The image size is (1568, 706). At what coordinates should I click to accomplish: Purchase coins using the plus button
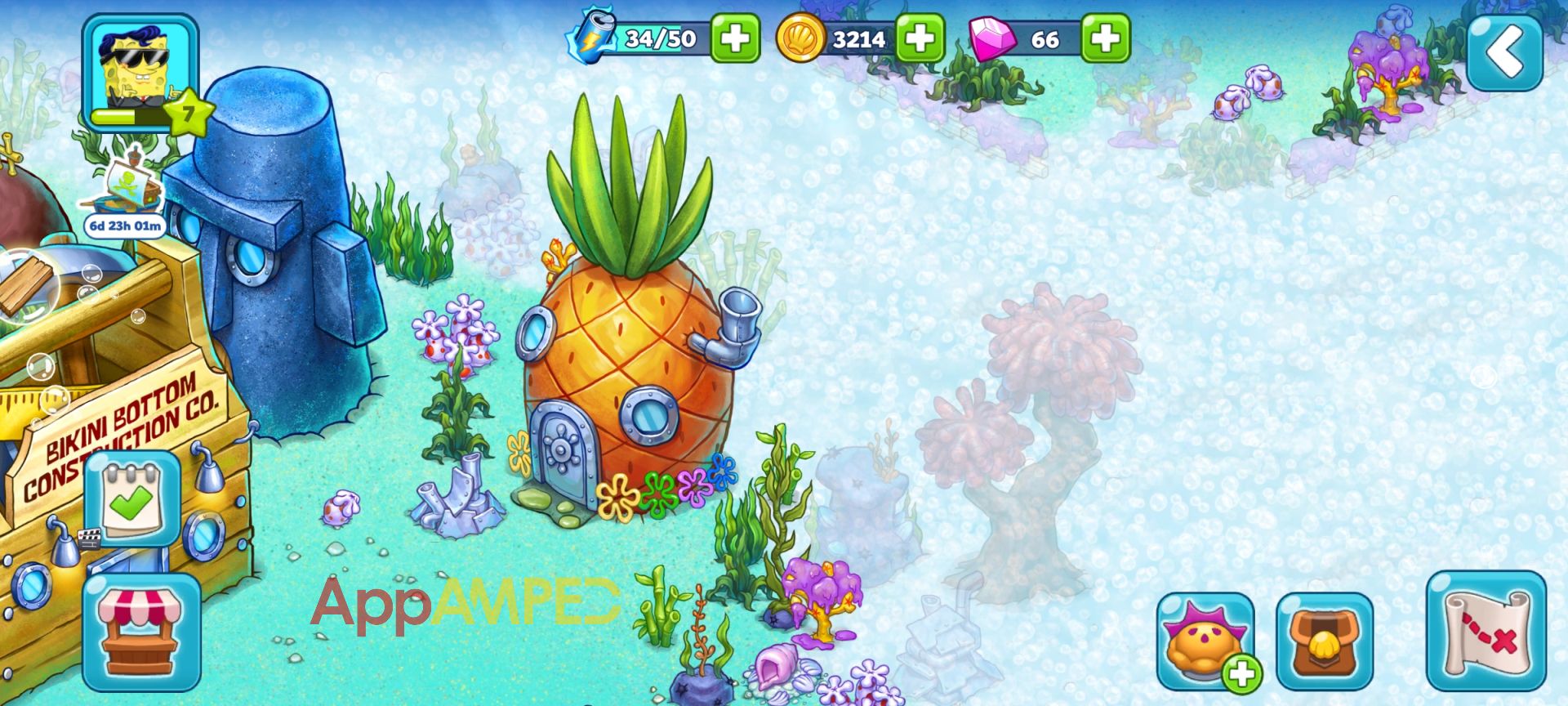(920, 36)
